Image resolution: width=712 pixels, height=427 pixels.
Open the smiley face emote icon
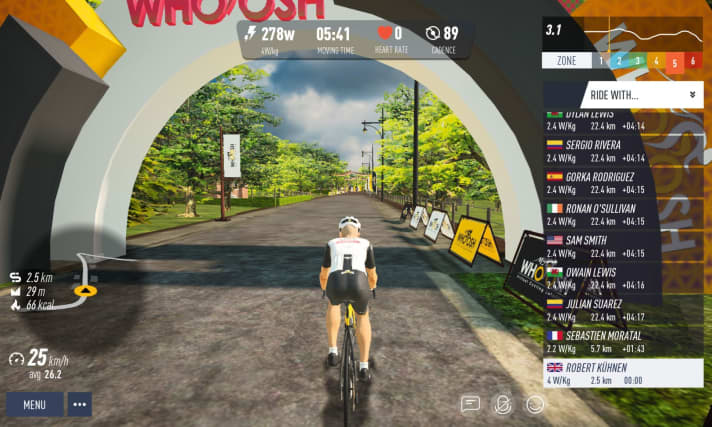(535, 404)
